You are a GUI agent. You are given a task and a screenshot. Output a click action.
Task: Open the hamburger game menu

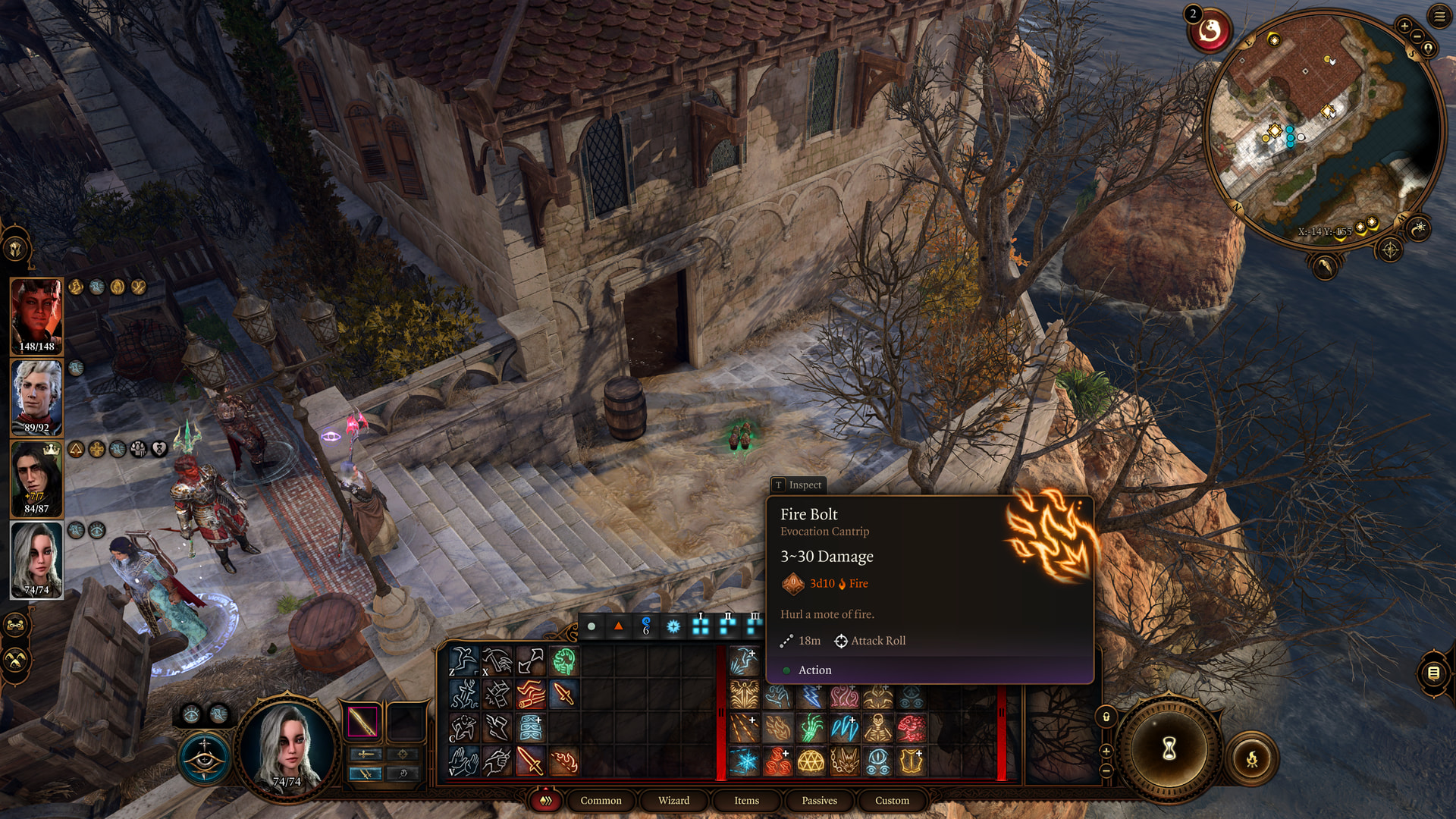[1439, 16]
